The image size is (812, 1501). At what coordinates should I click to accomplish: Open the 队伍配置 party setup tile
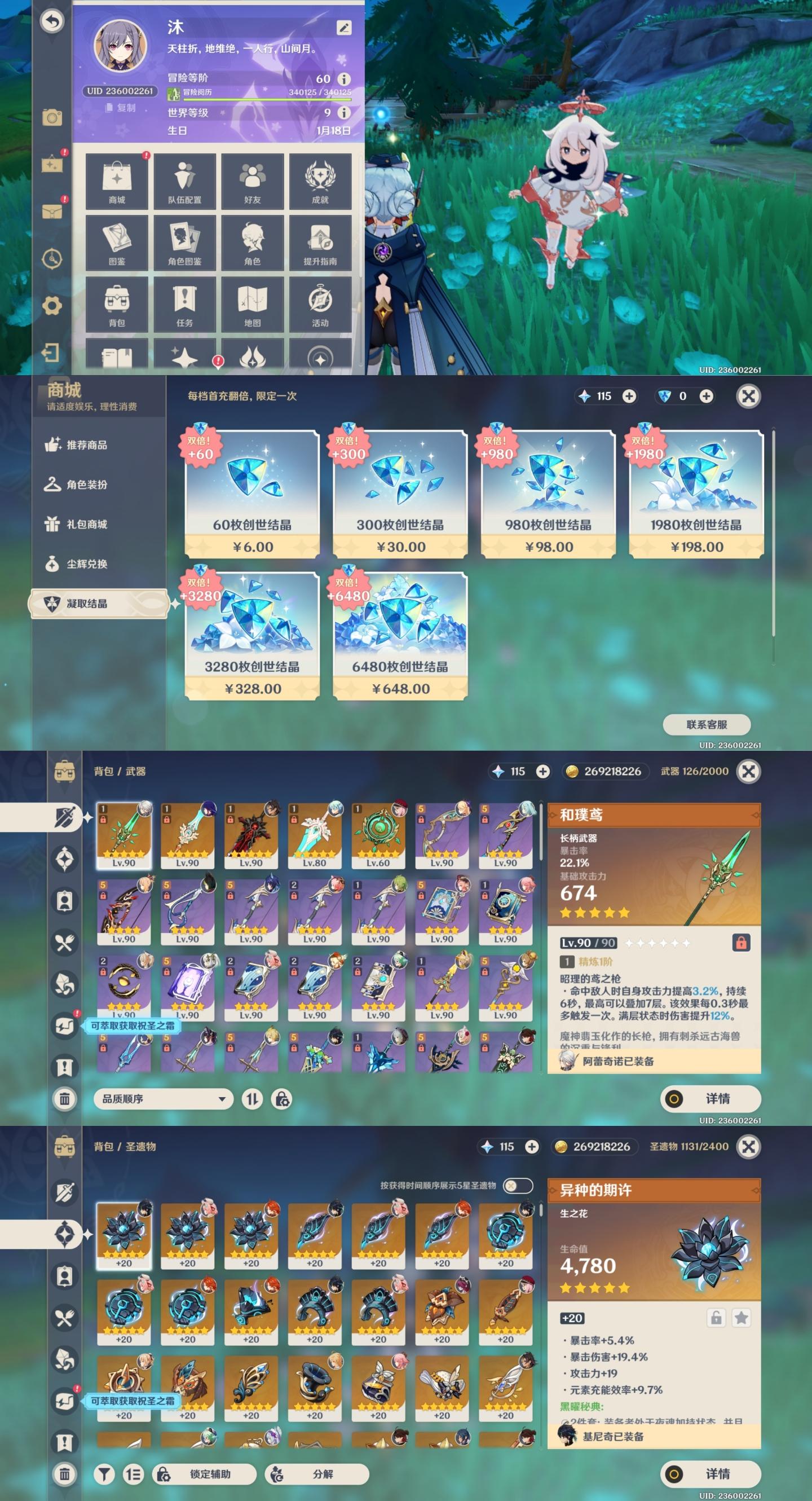(x=184, y=181)
